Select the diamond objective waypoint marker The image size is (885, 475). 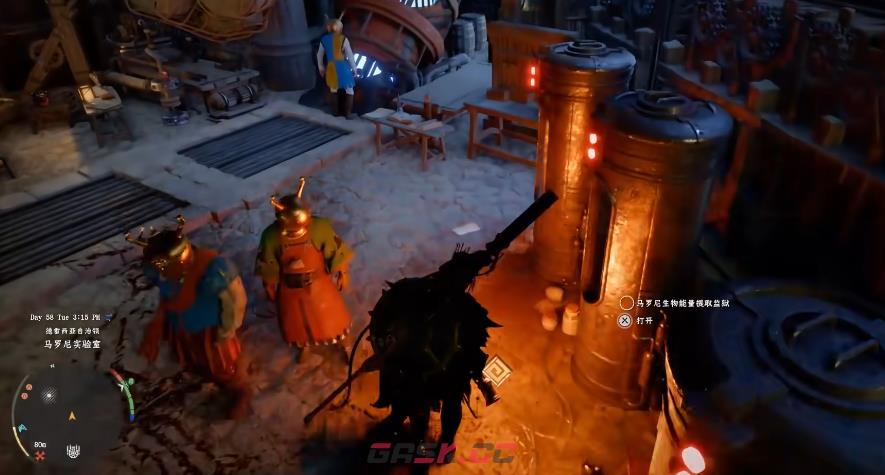coord(496,373)
